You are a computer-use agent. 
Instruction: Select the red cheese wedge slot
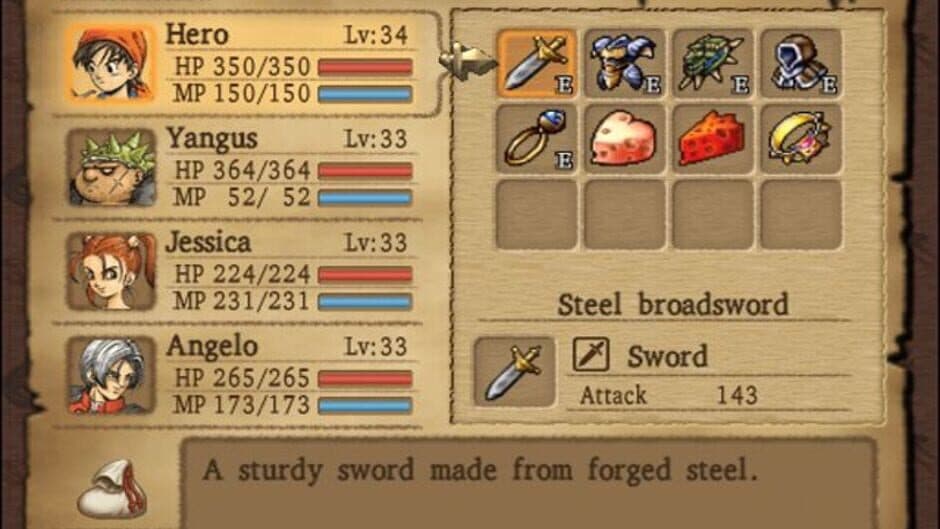pyautogui.click(x=712, y=138)
